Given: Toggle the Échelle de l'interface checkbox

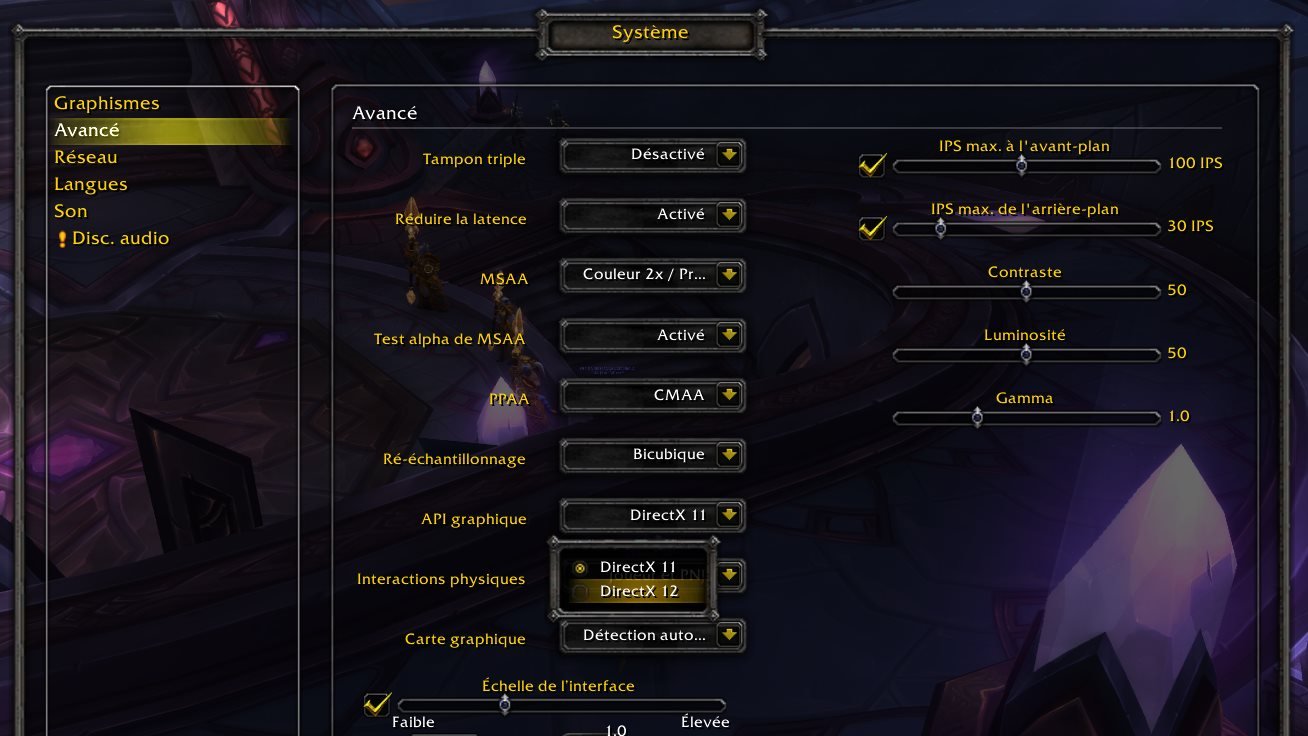Looking at the screenshot, I should (377, 705).
